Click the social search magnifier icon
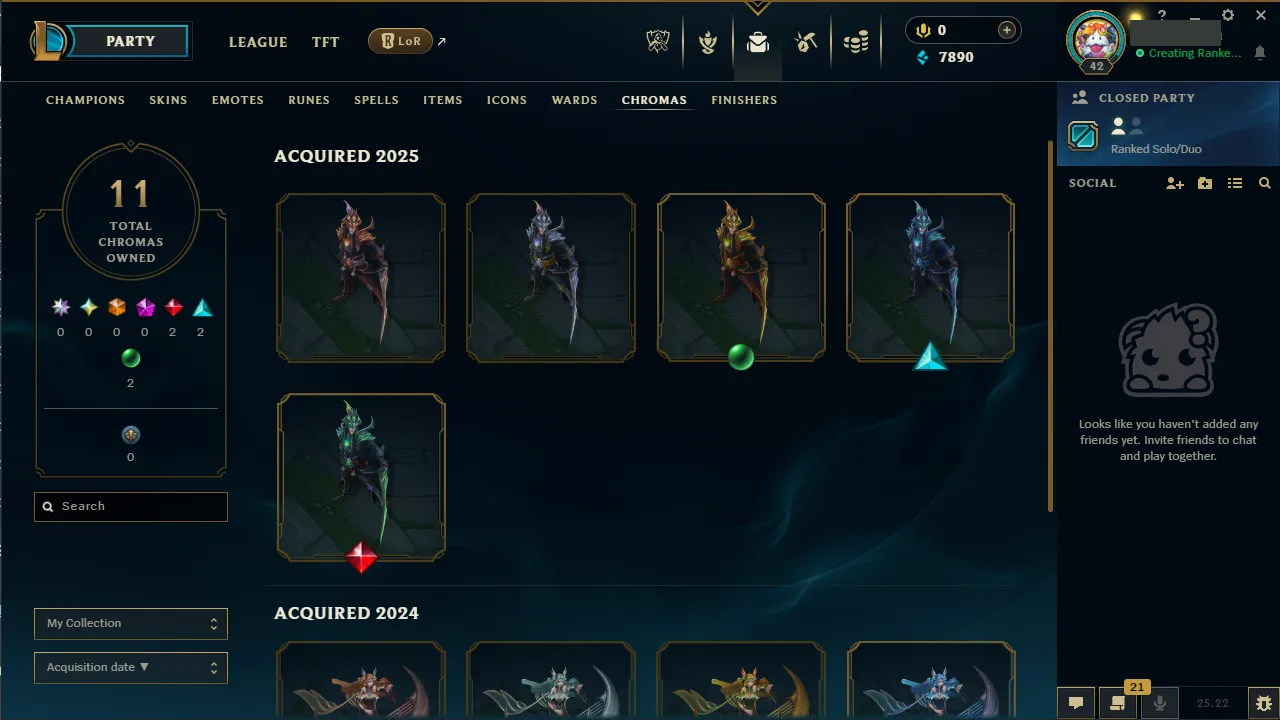Screen dimensions: 1280x720 1264,183
